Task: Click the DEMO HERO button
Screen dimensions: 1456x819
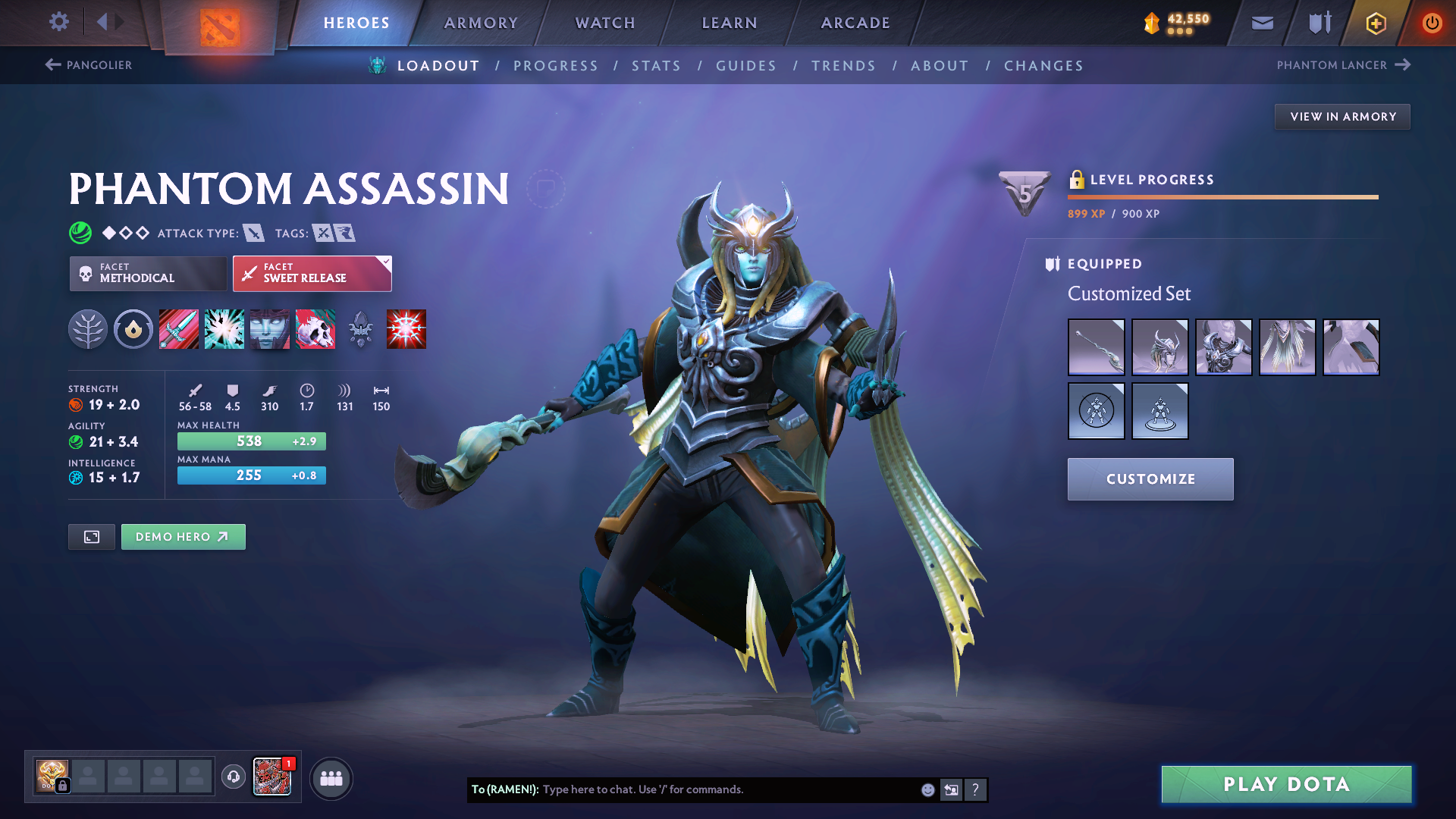Action: point(183,536)
